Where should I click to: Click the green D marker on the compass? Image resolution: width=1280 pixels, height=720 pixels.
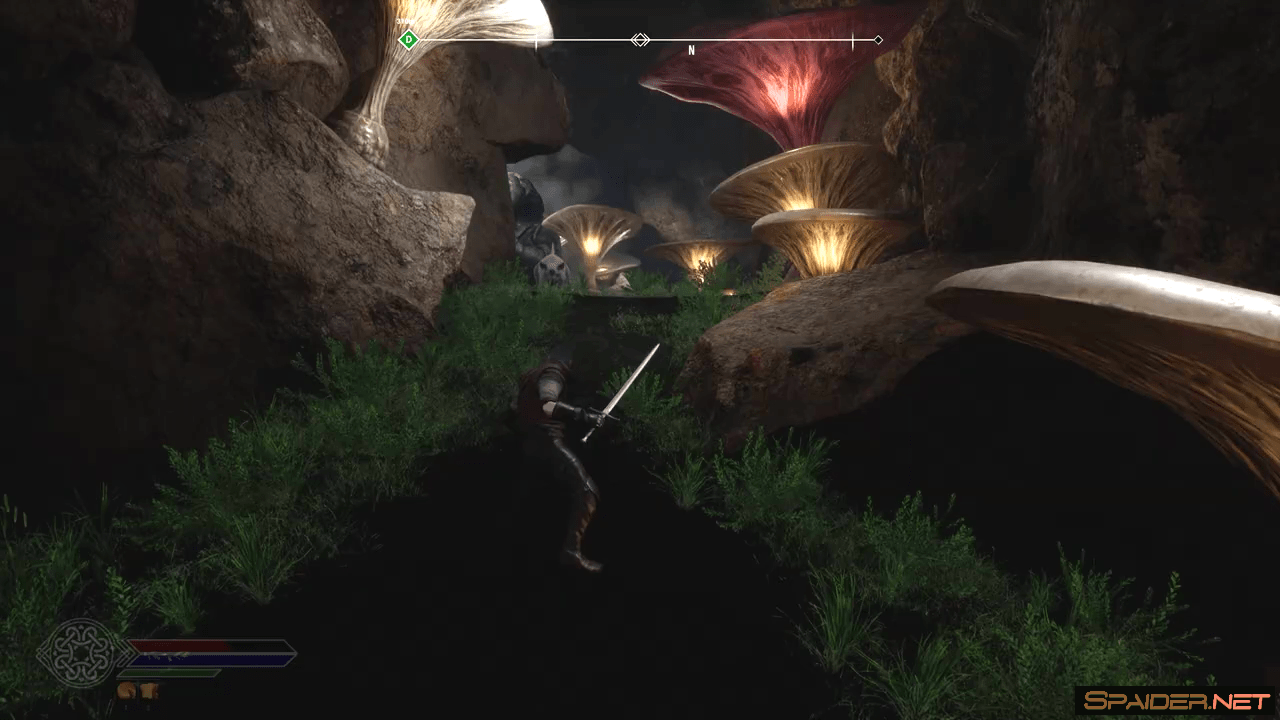pyautogui.click(x=407, y=40)
